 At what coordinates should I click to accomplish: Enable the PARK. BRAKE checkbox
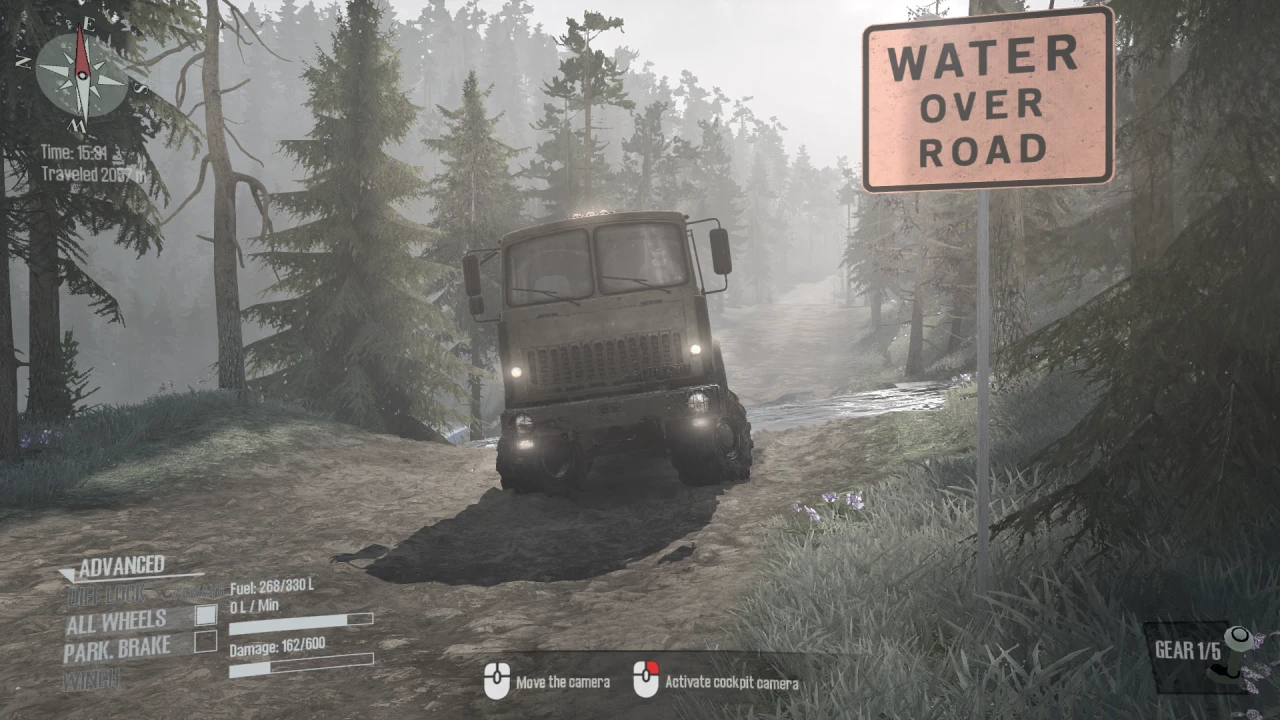click(205, 644)
